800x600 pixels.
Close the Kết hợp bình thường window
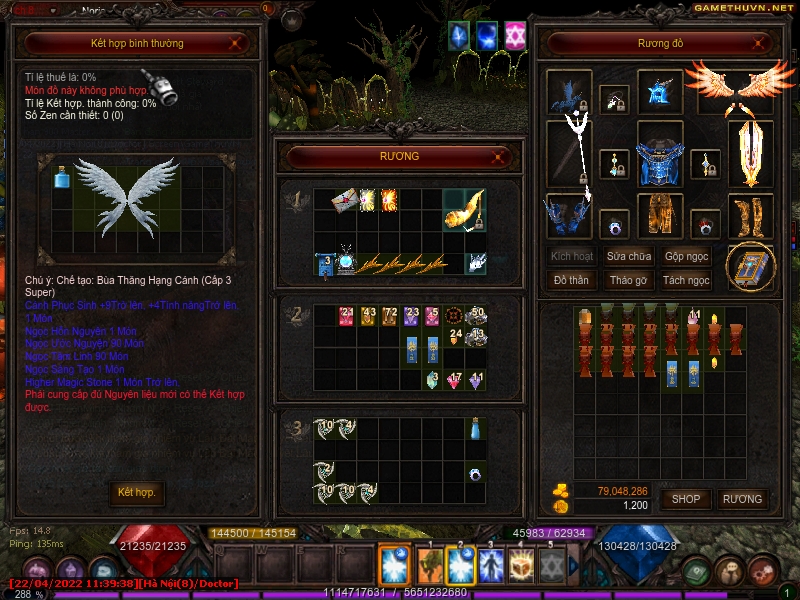[x=234, y=44]
